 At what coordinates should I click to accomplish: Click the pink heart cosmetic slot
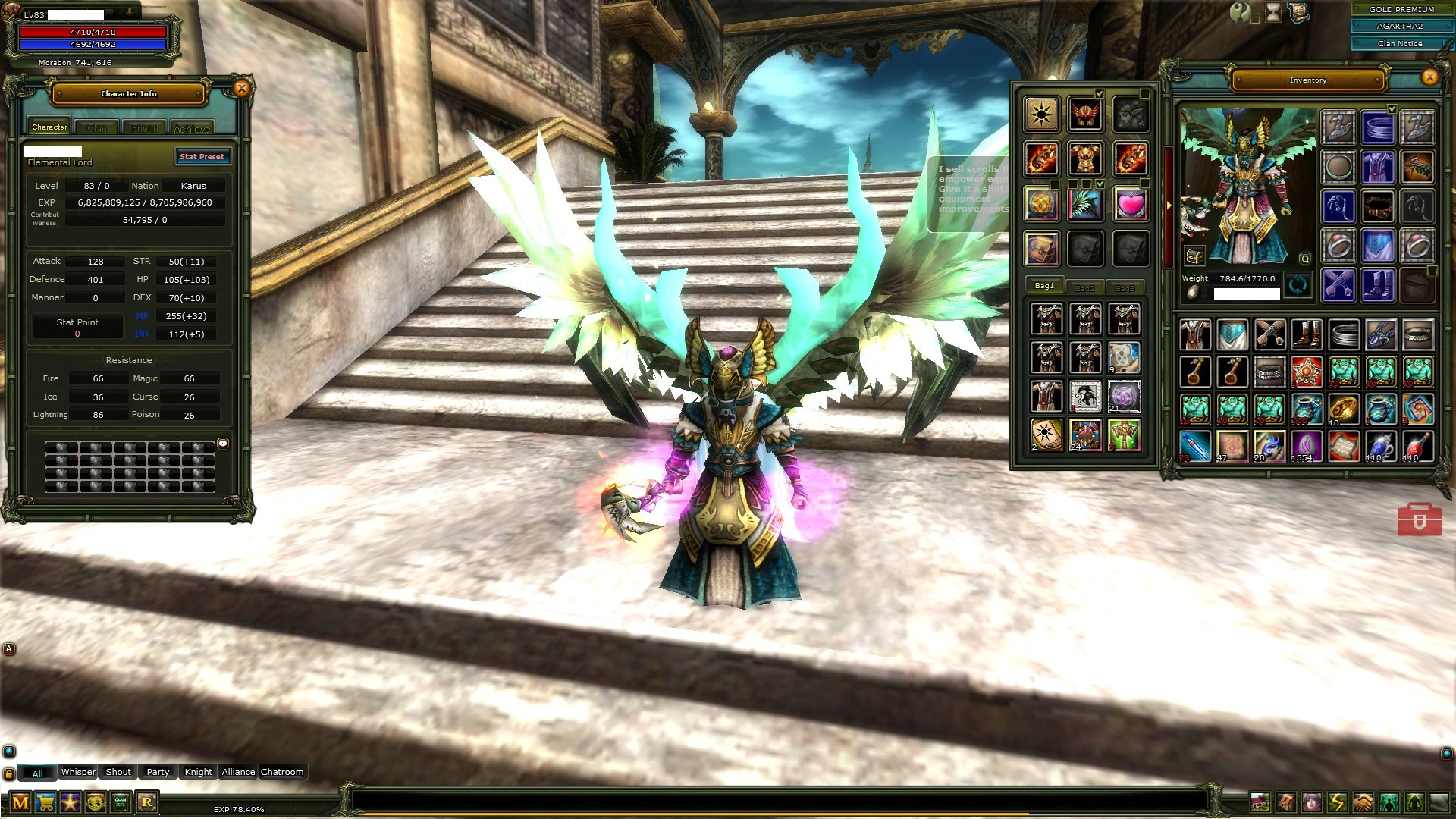point(1130,204)
